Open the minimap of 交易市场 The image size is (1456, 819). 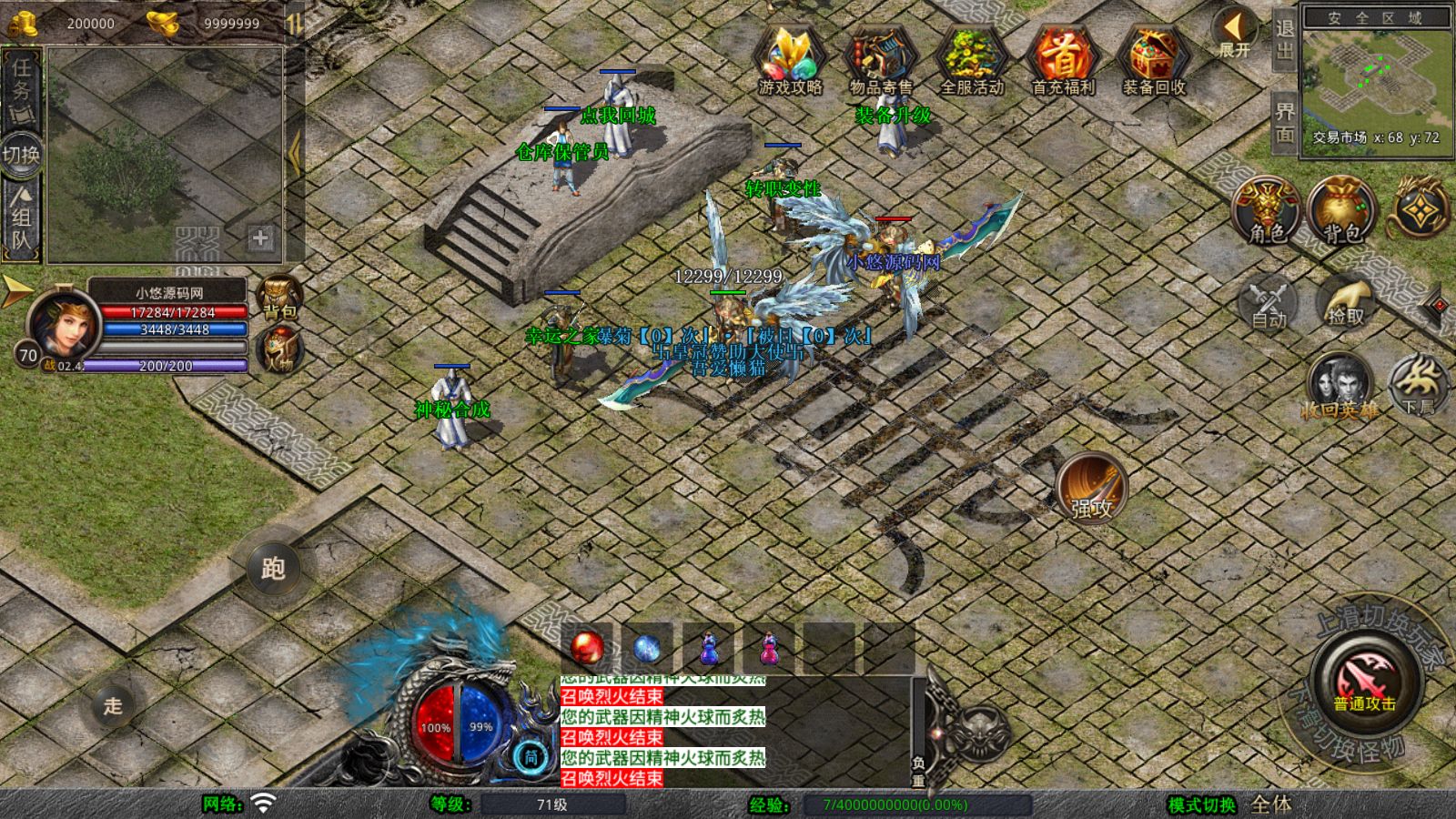(1376, 80)
